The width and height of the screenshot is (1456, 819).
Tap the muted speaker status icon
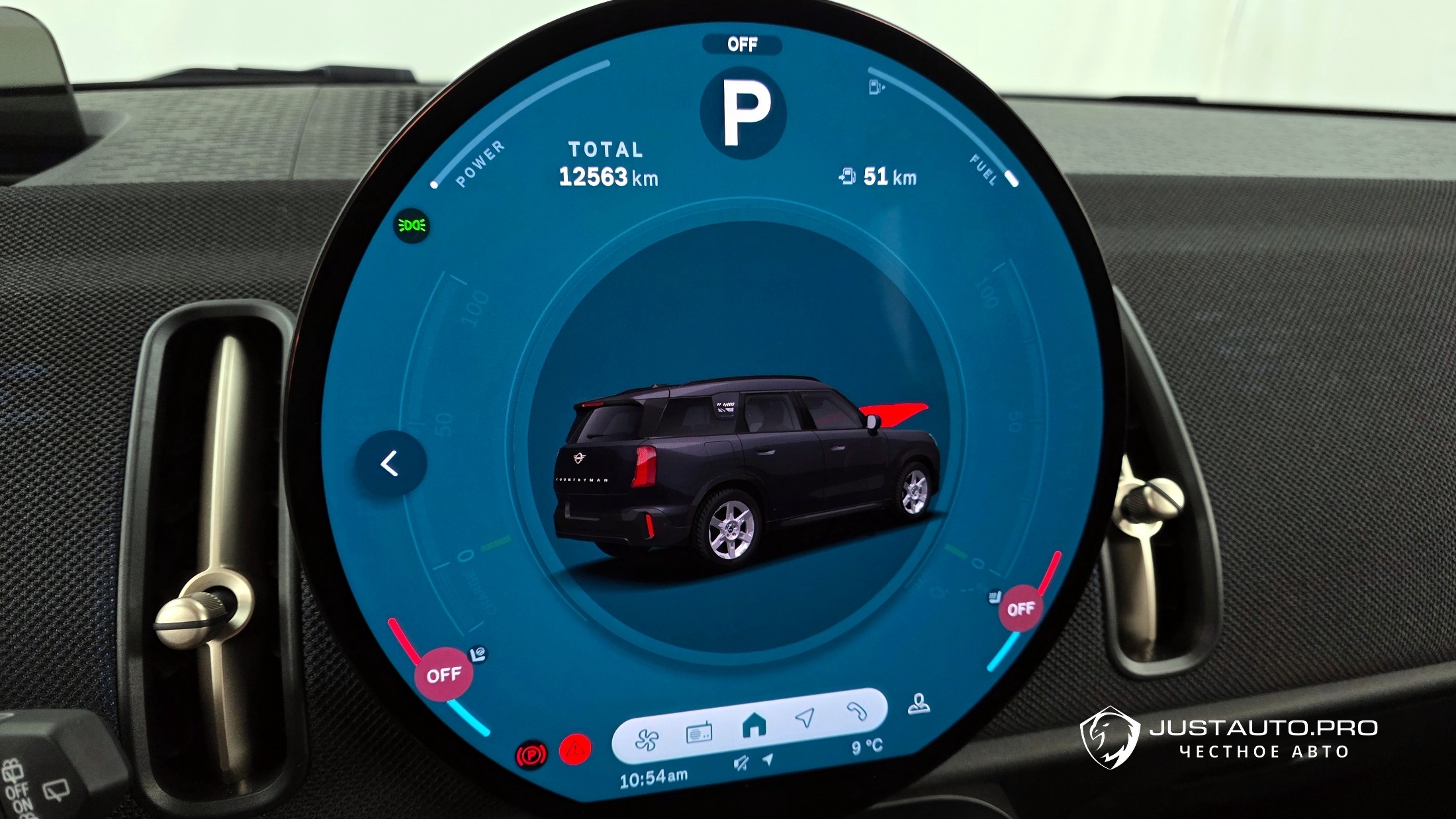(x=741, y=763)
